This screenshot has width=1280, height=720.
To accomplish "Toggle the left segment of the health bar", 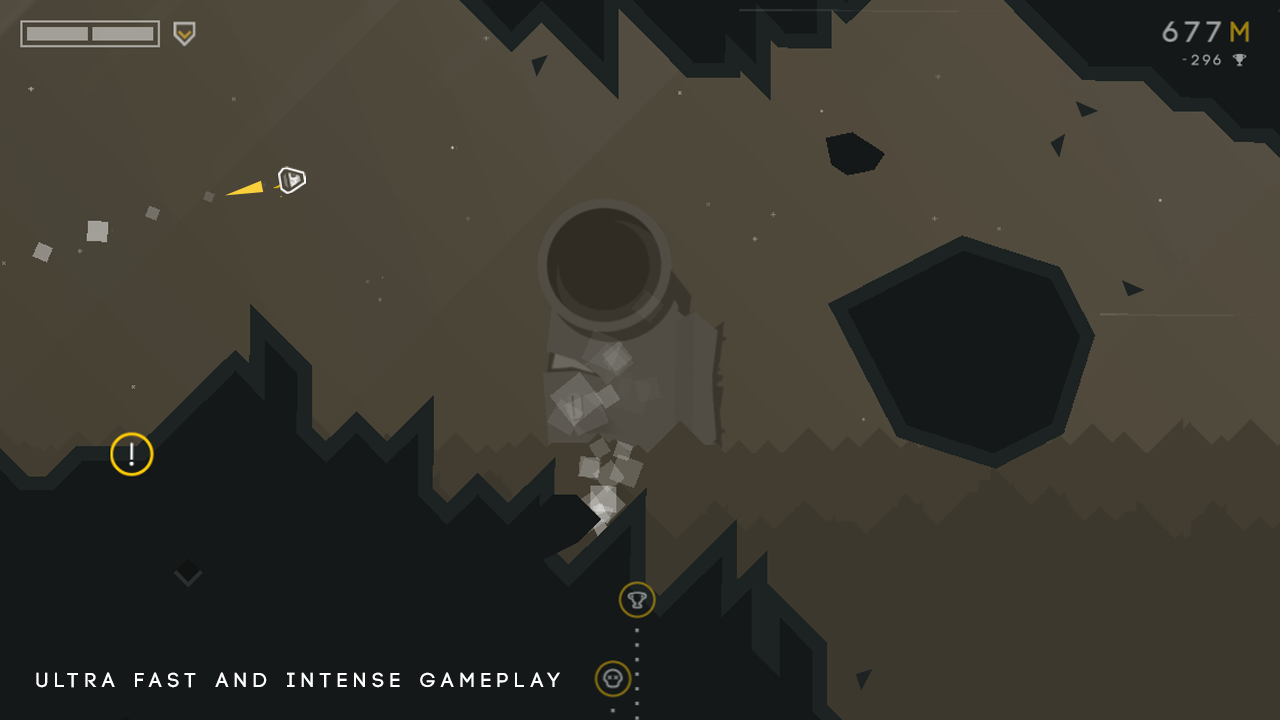I will pyautogui.click(x=56, y=32).
